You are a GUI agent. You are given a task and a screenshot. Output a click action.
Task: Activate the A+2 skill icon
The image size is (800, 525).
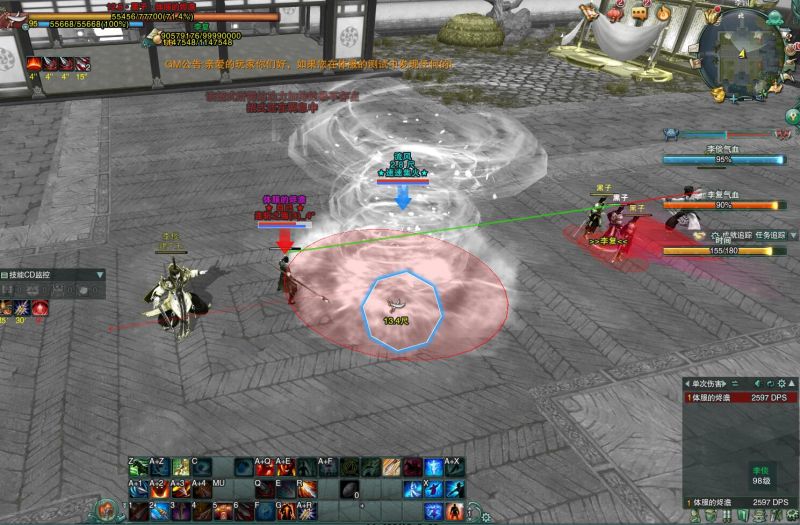tap(159, 489)
